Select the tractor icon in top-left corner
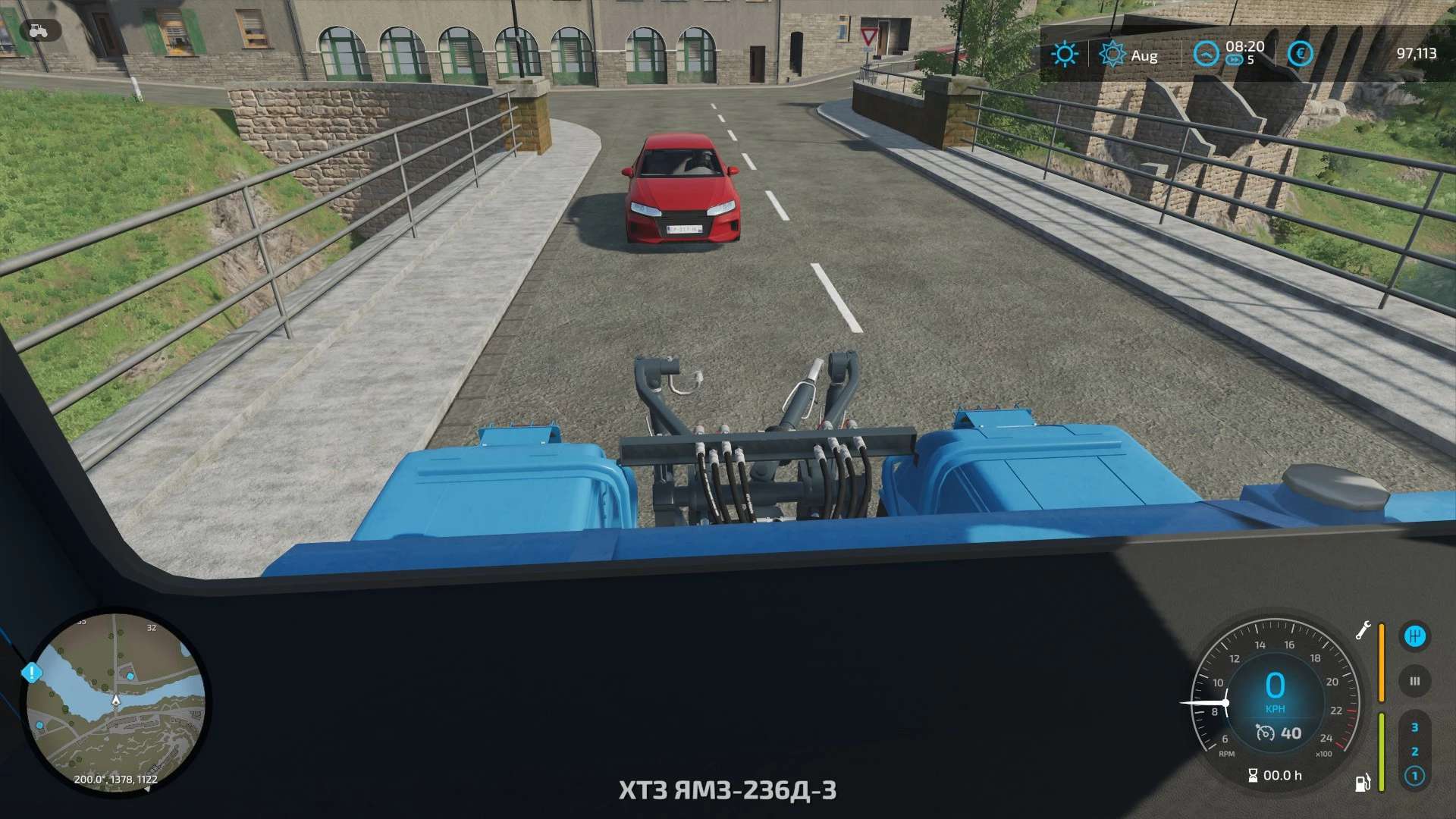1456x819 pixels. (x=35, y=30)
